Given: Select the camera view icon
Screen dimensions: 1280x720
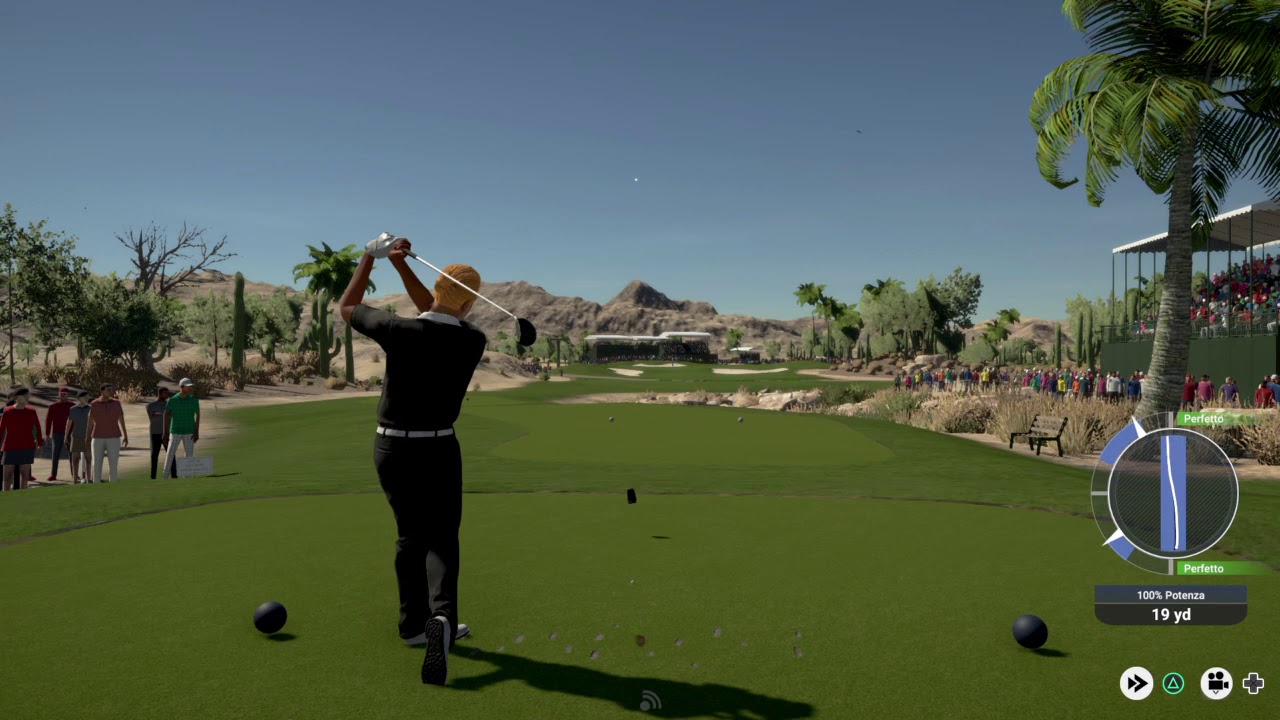Looking at the screenshot, I should [1216, 683].
